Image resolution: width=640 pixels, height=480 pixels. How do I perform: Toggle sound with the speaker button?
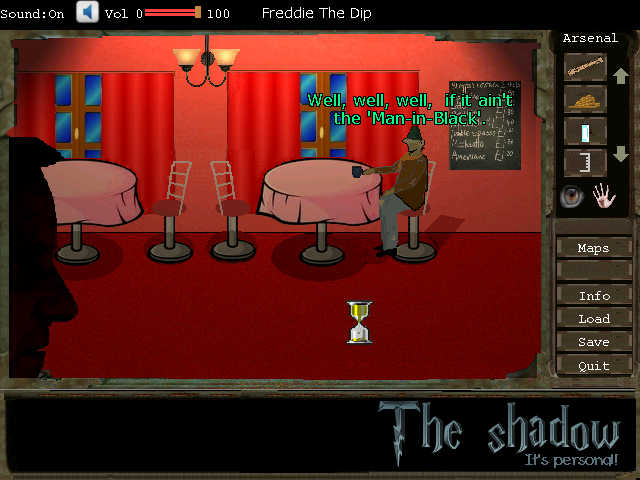(x=87, y=12)
